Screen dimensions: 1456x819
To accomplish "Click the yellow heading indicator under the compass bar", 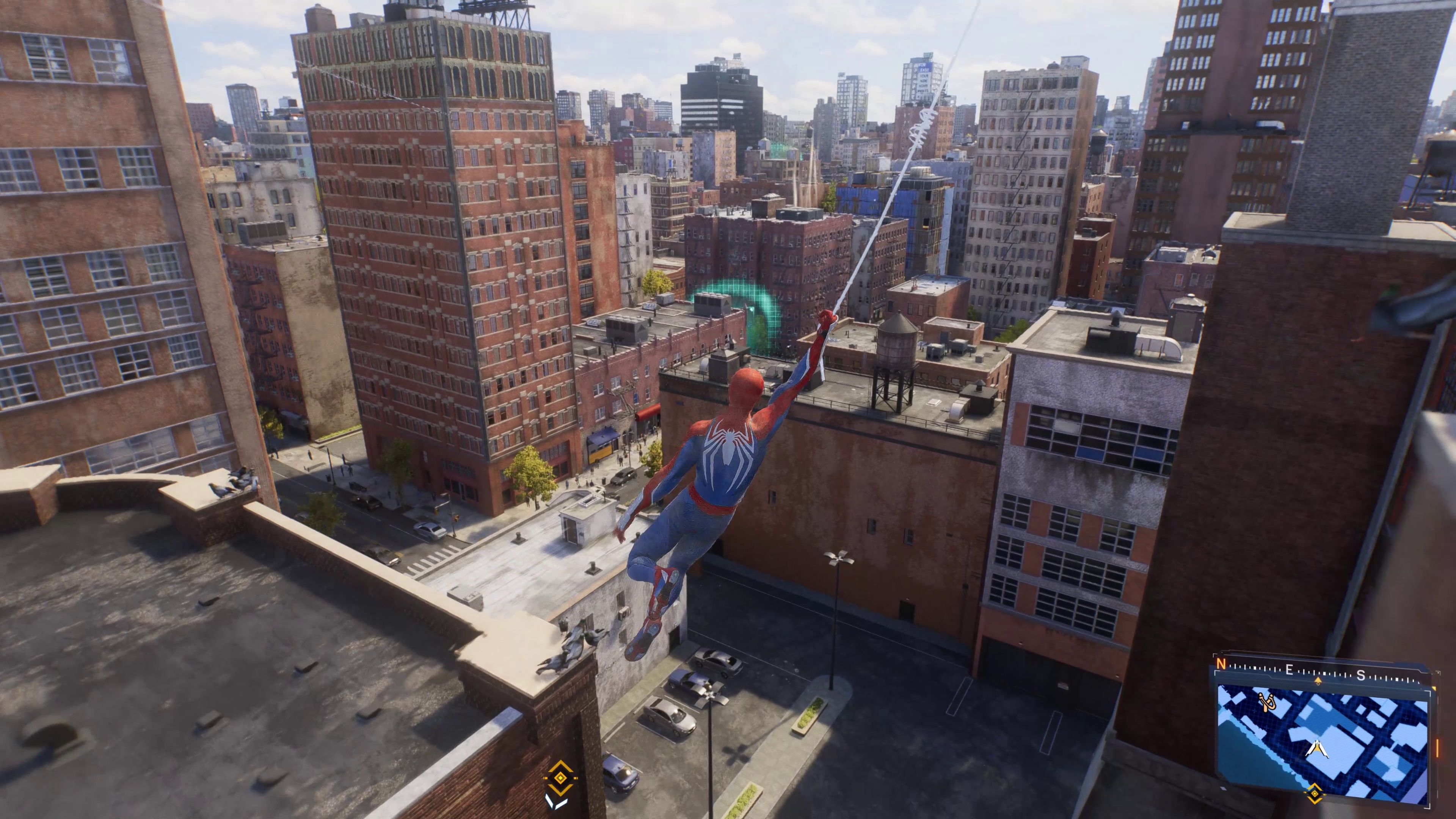I will click(1319, 681).
